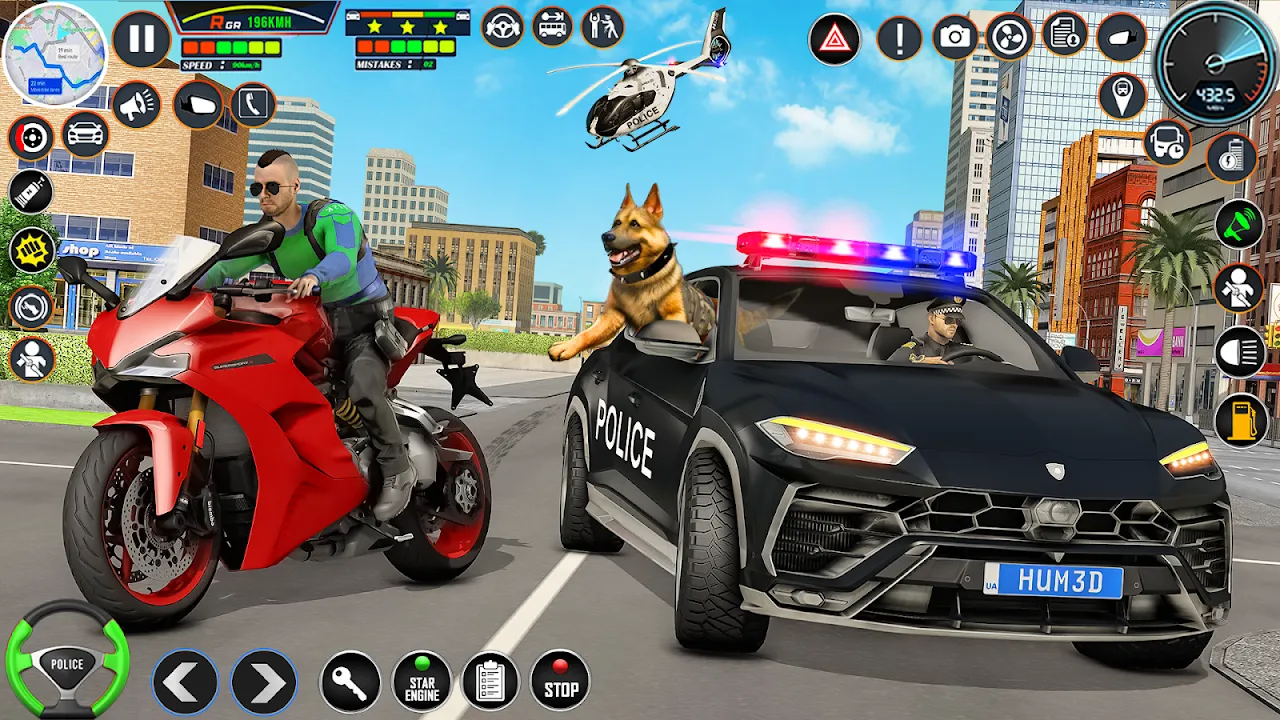This screenshot has width=1280, height=720.
Task: Steer left with the left arrow
Action: point(185,682)
